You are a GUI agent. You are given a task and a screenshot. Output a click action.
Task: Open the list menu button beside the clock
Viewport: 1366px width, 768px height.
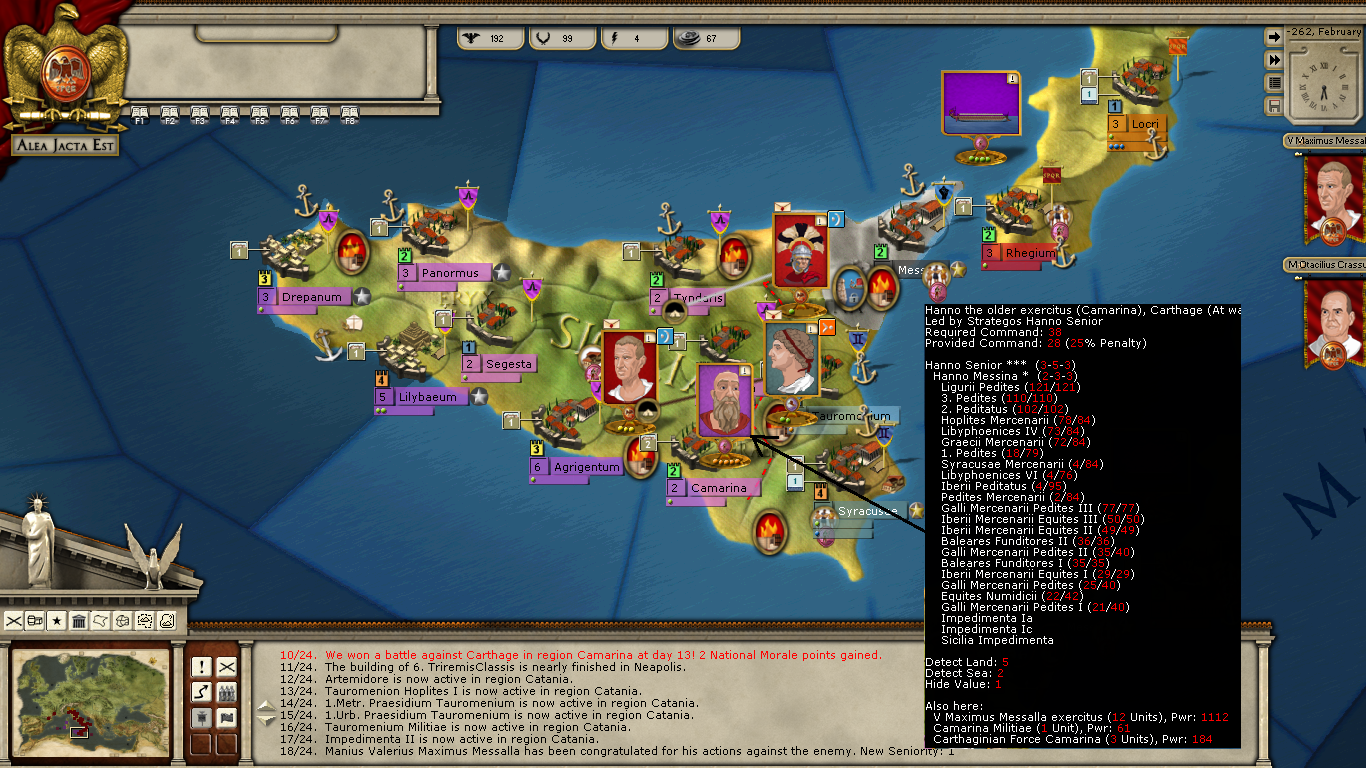point(1274,83)
